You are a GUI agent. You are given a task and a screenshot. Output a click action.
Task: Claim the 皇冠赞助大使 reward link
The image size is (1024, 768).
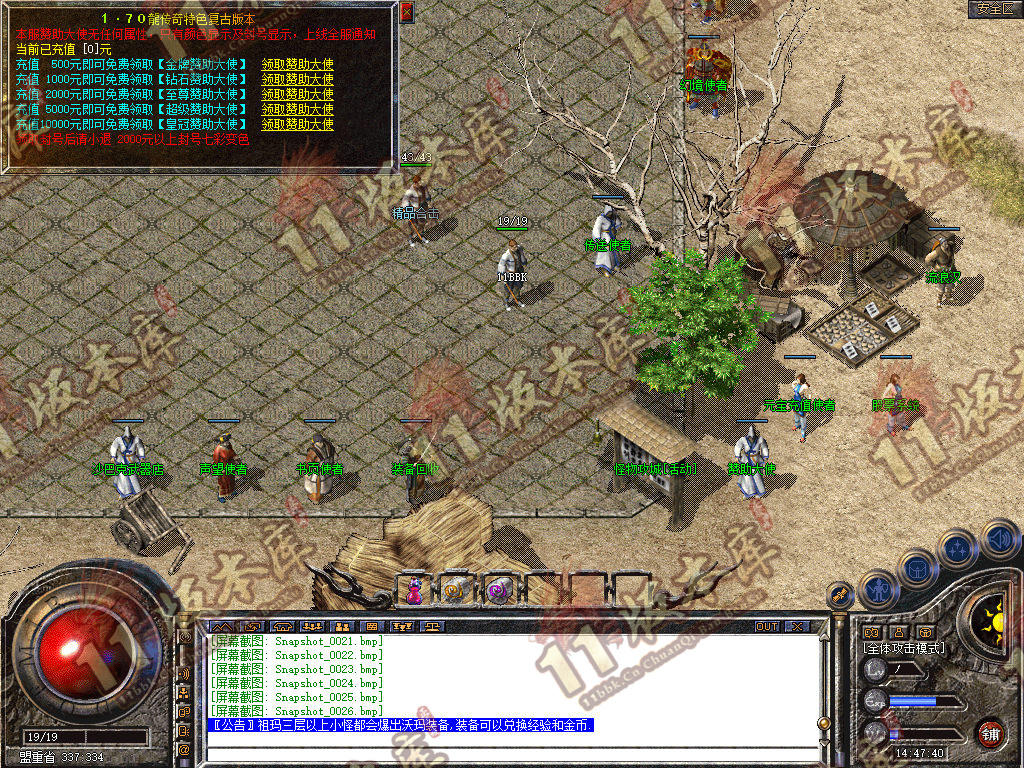[x=297, y=124]
